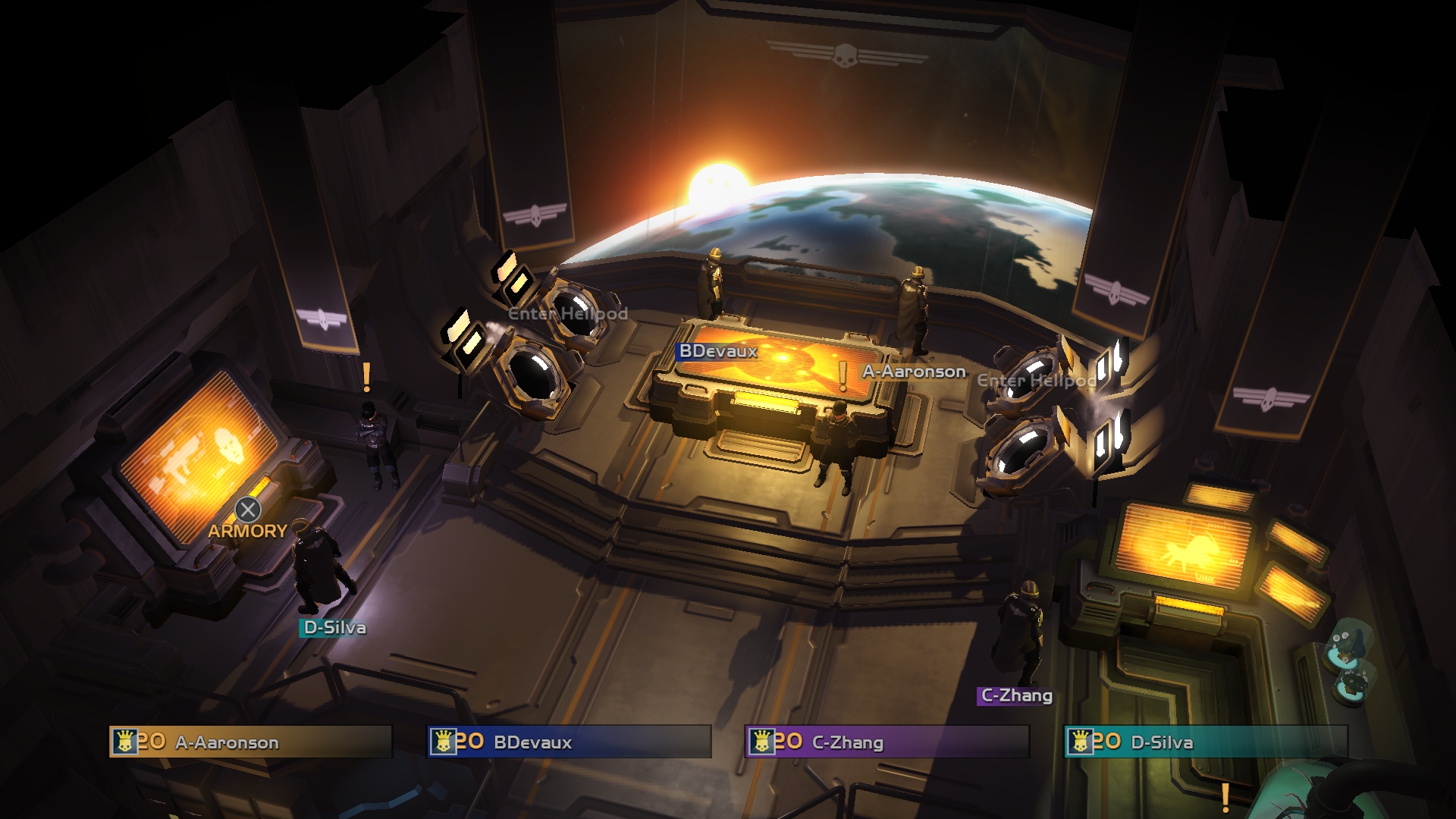Viewport: 1456px width, 819px height.
Task: Click the BDevaux nameplate above the war table
Action: [x=715, y=350]
